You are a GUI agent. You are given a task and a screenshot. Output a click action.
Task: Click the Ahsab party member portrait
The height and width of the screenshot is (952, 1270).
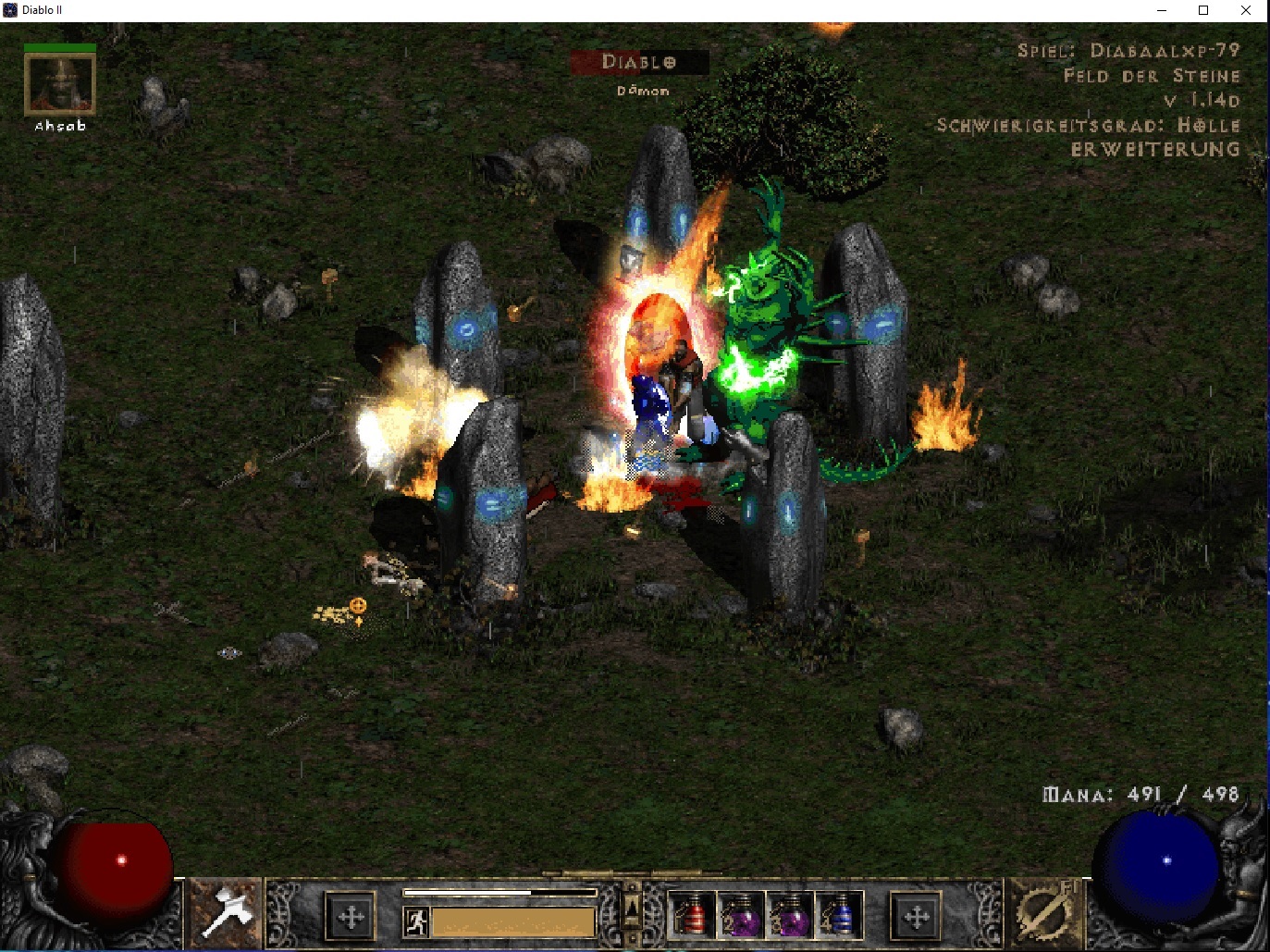coord(59,85)
